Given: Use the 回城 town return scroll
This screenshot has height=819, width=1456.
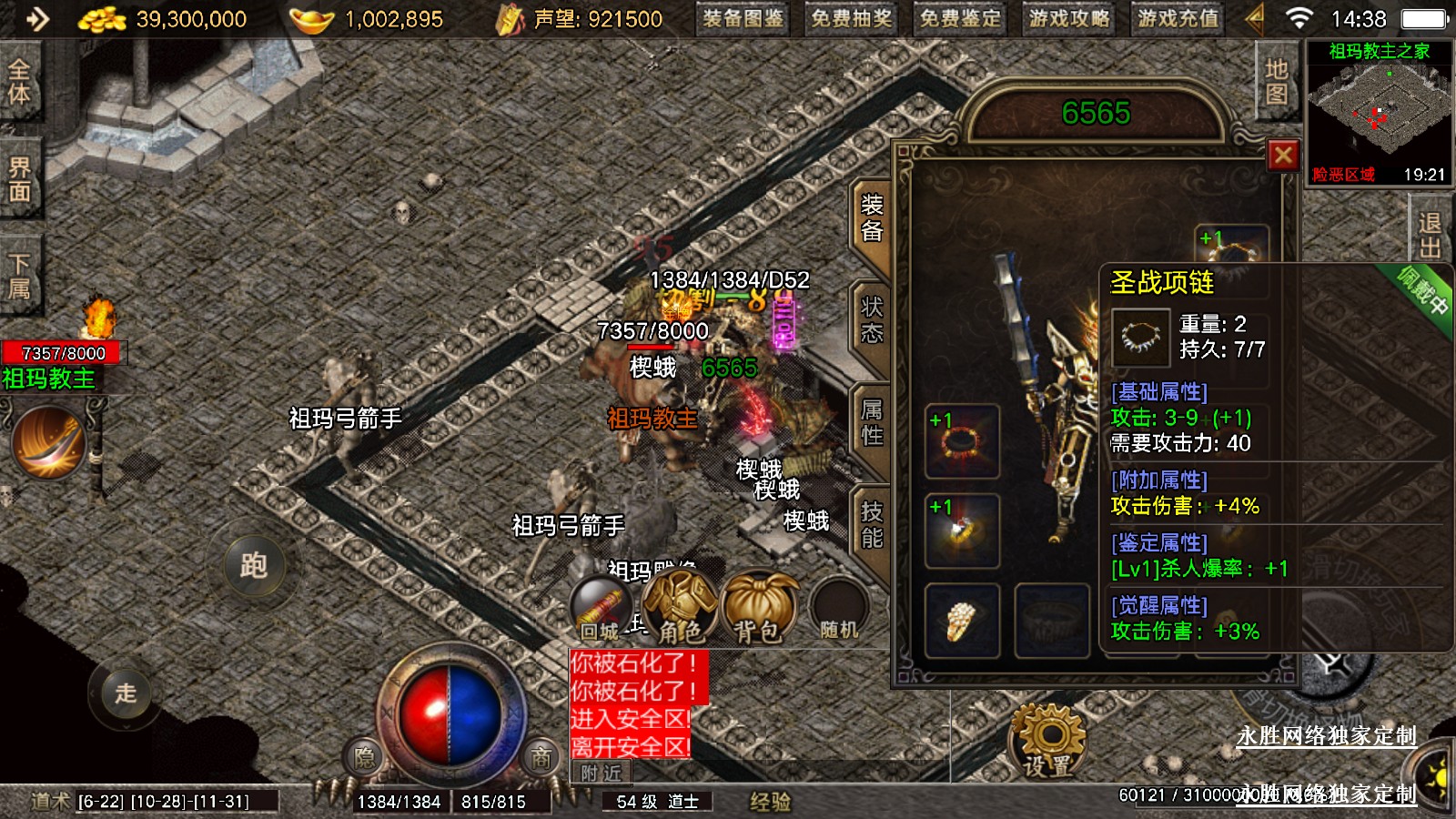Looking at the screenshot, I should coord(601,610).
